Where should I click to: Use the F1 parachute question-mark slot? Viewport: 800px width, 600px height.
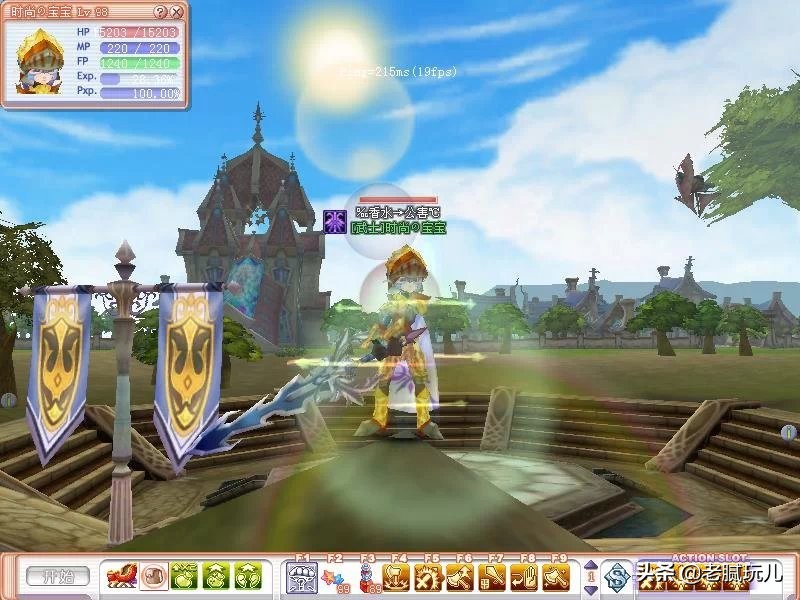[301, 576]
